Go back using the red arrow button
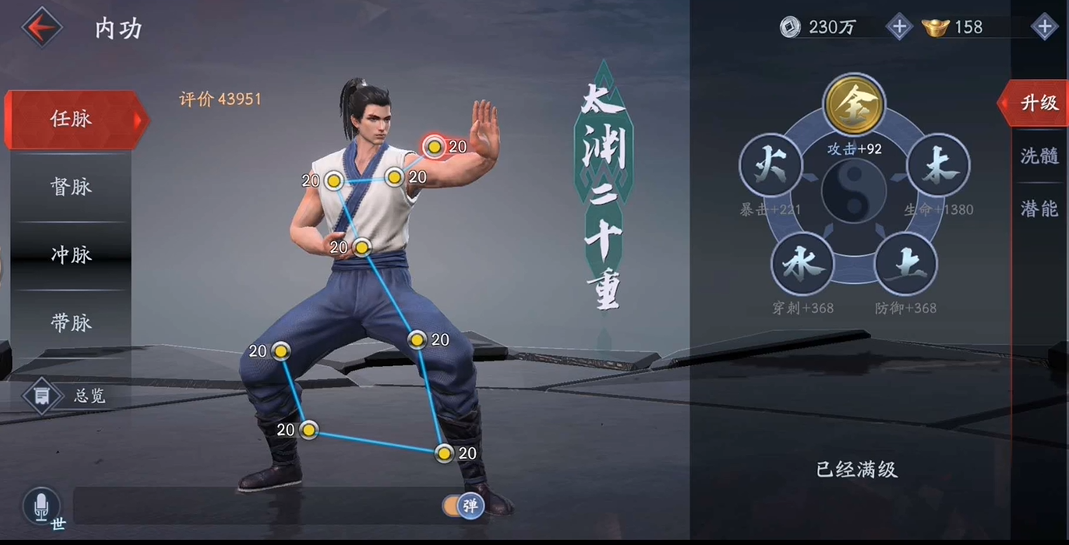Viewport: 1069px width, 545px height. click(x=41, y=27)
